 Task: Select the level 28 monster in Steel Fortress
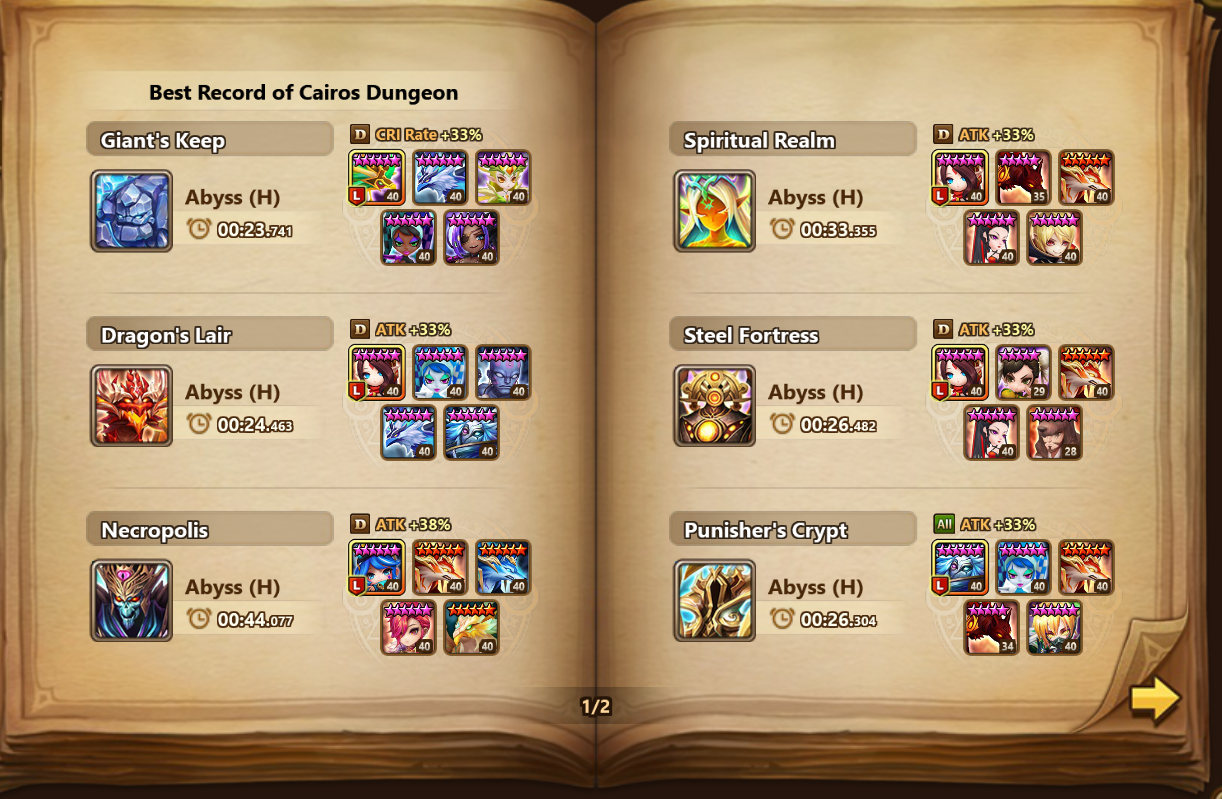(x=1054, y=433)
